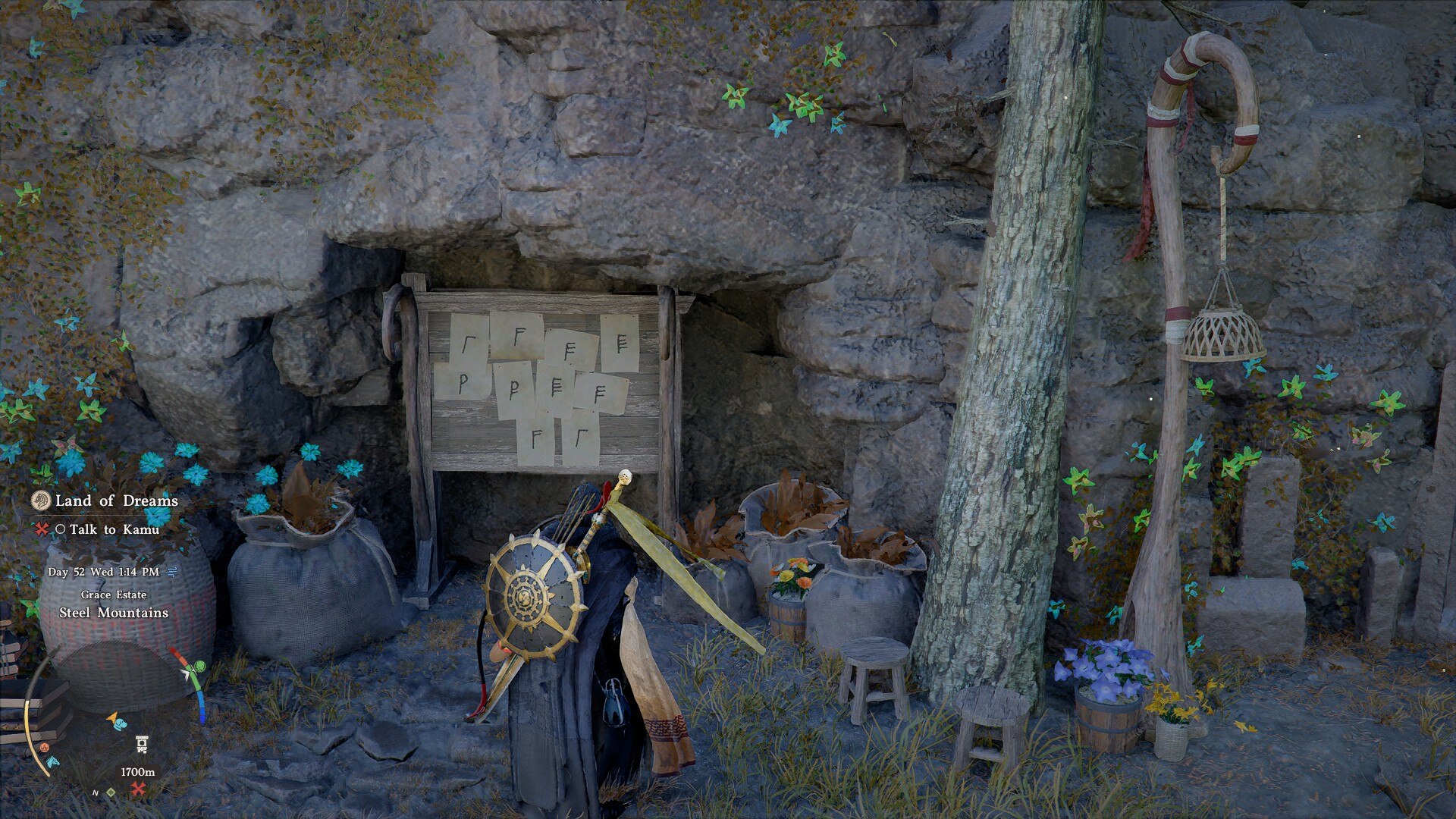
Task: Select the red X quest marker below minimap
Action: click(138, 789)
